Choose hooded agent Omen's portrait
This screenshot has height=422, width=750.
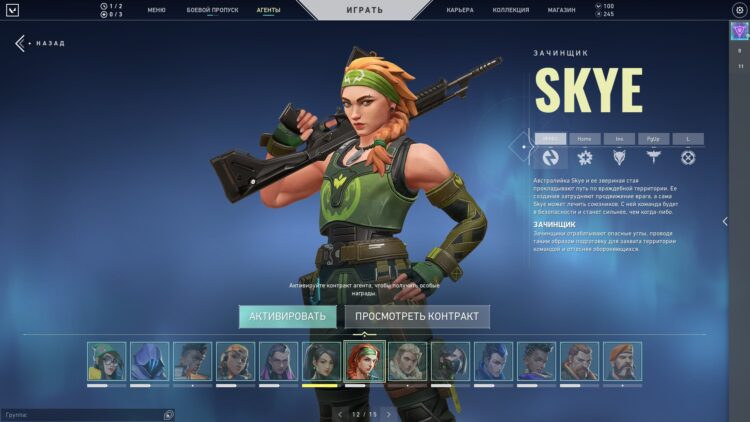[149, 361]
